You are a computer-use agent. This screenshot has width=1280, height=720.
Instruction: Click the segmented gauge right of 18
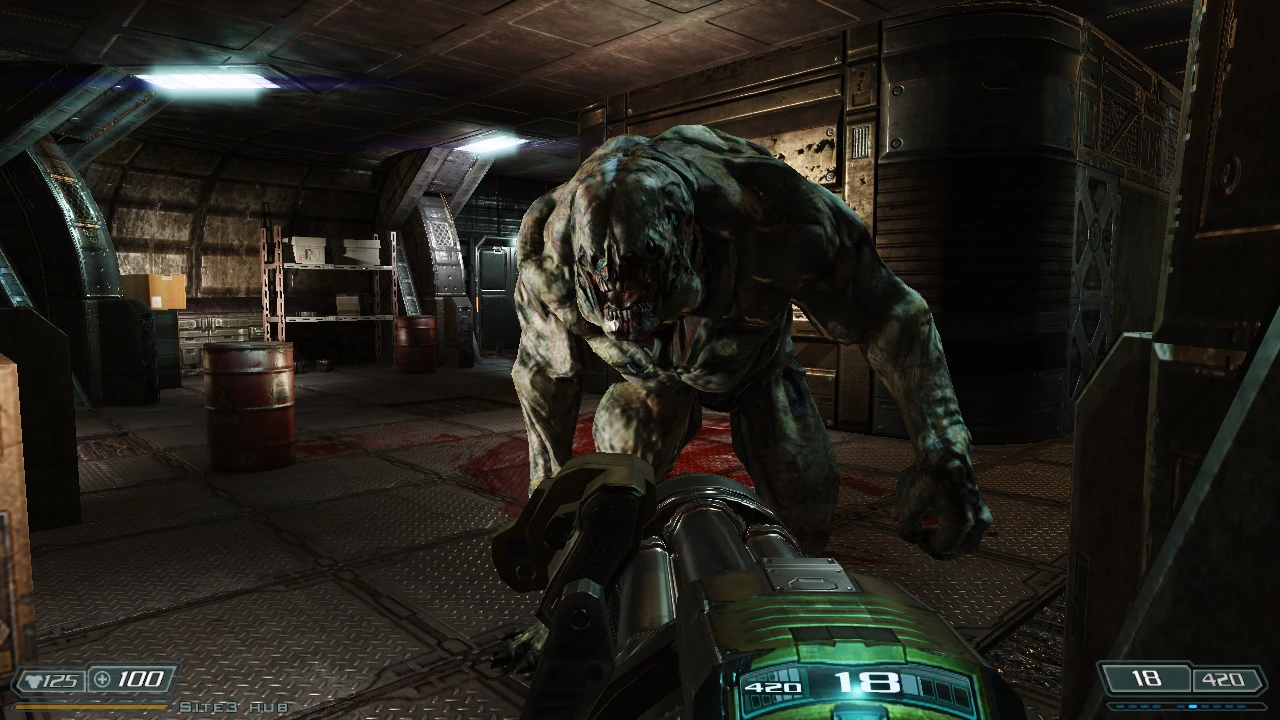tap(935, 690)
